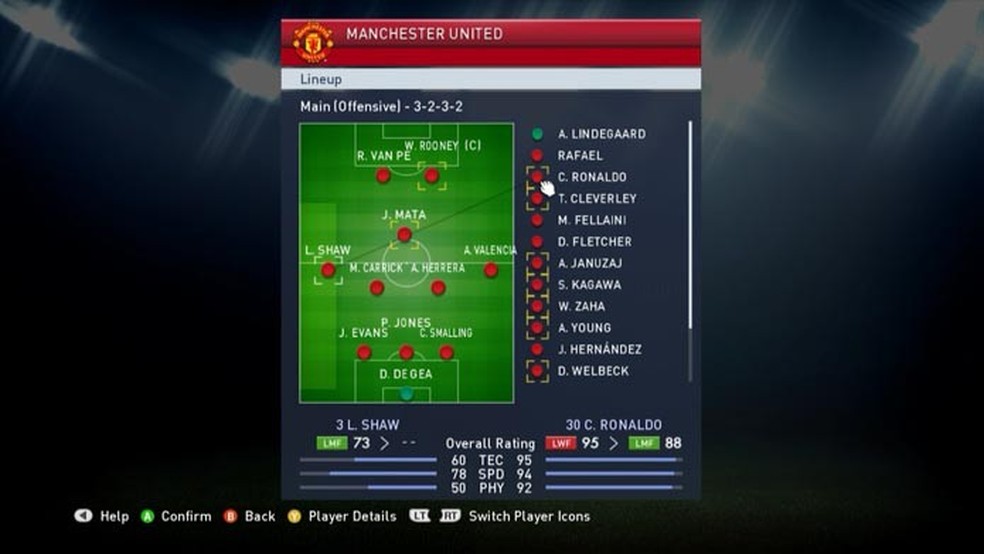
Task: Pick S. Kagawa from the substitutes
Action: tap(589, 285)
